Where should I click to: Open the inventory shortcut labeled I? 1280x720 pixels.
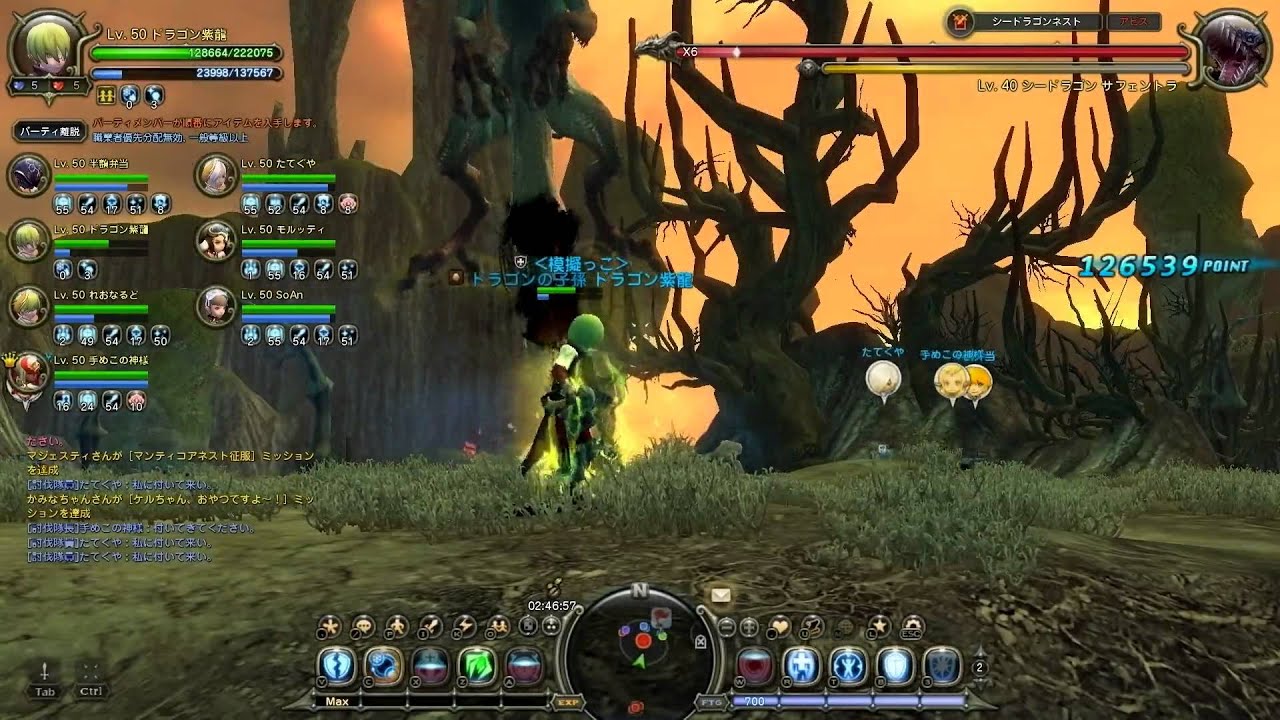(x=430, y=625)
